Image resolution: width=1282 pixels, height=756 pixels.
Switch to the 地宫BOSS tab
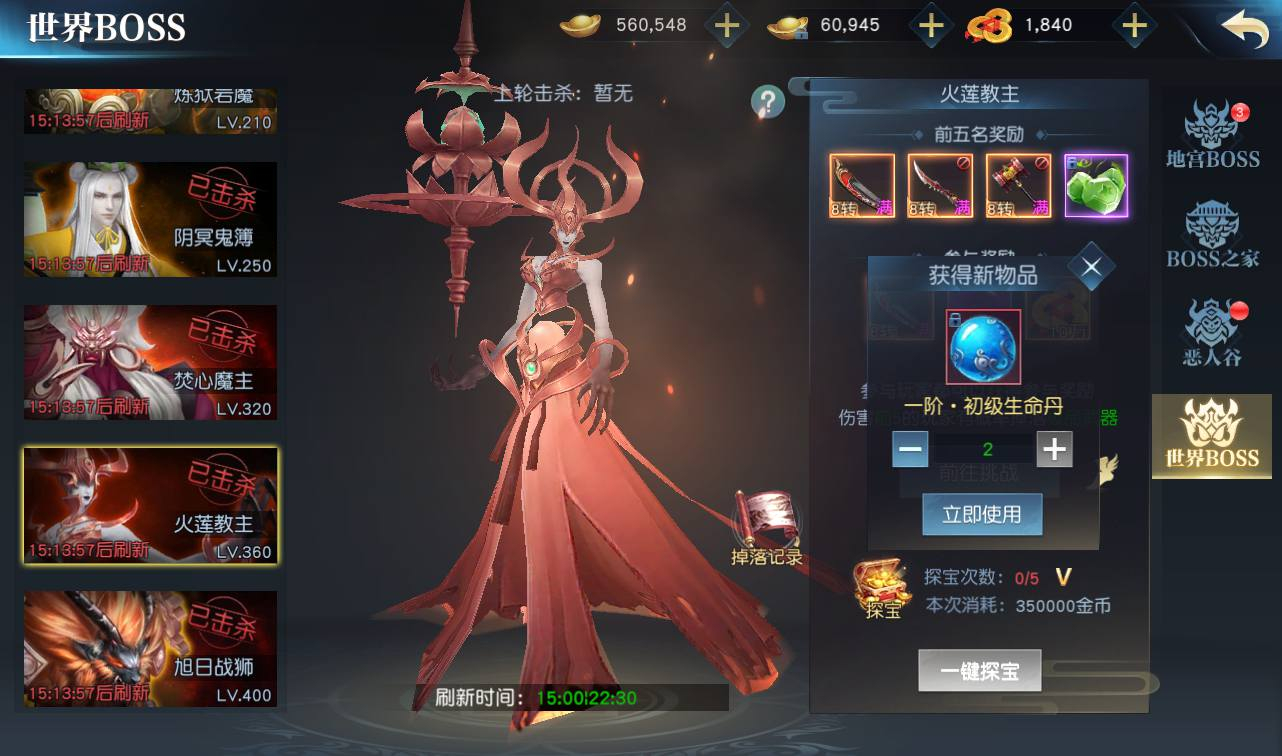(x=1212, y=135)
